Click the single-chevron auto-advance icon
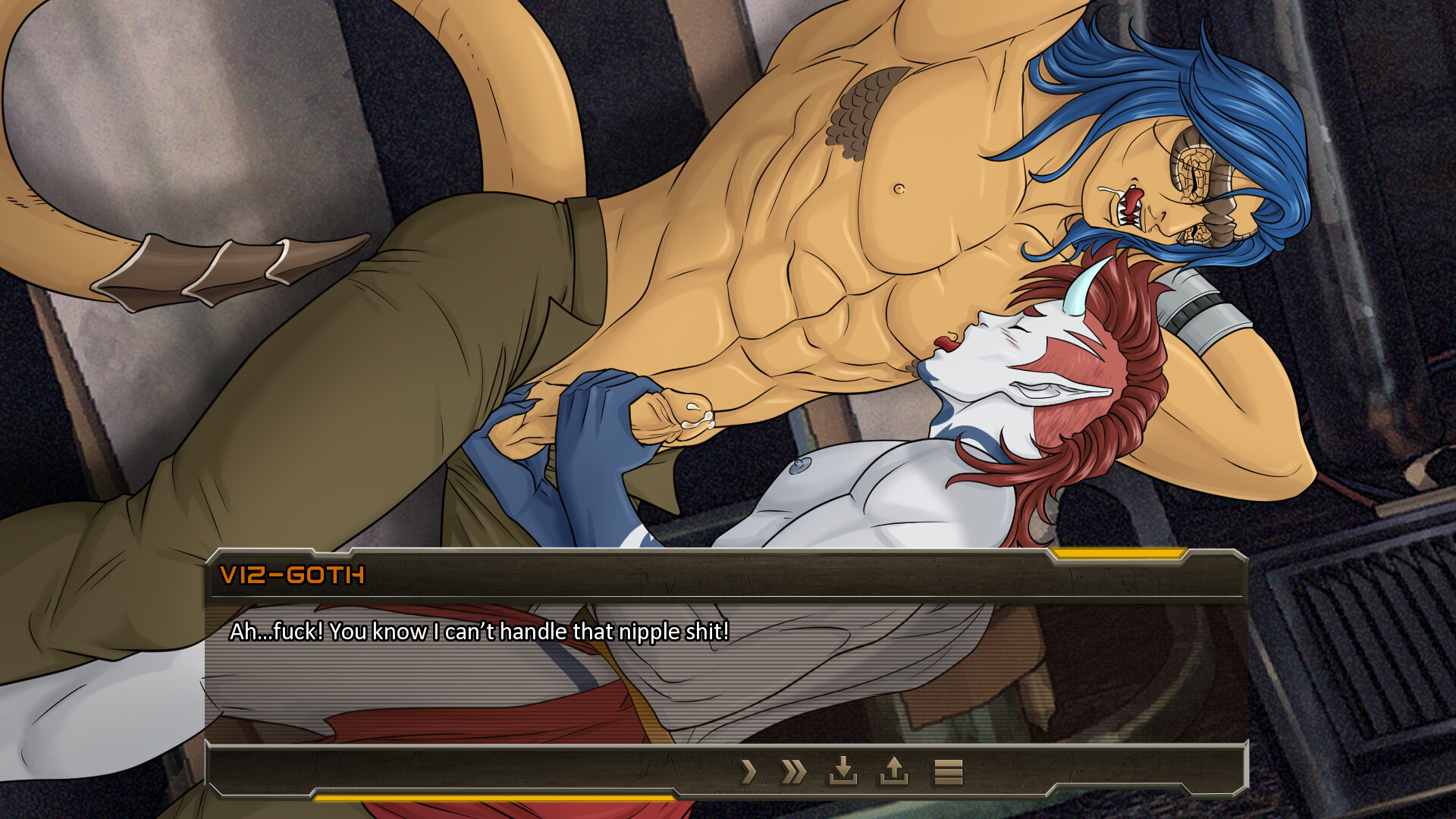This screenshot has height=819, width=1456. pyautogui.click(x=748, y=772)
